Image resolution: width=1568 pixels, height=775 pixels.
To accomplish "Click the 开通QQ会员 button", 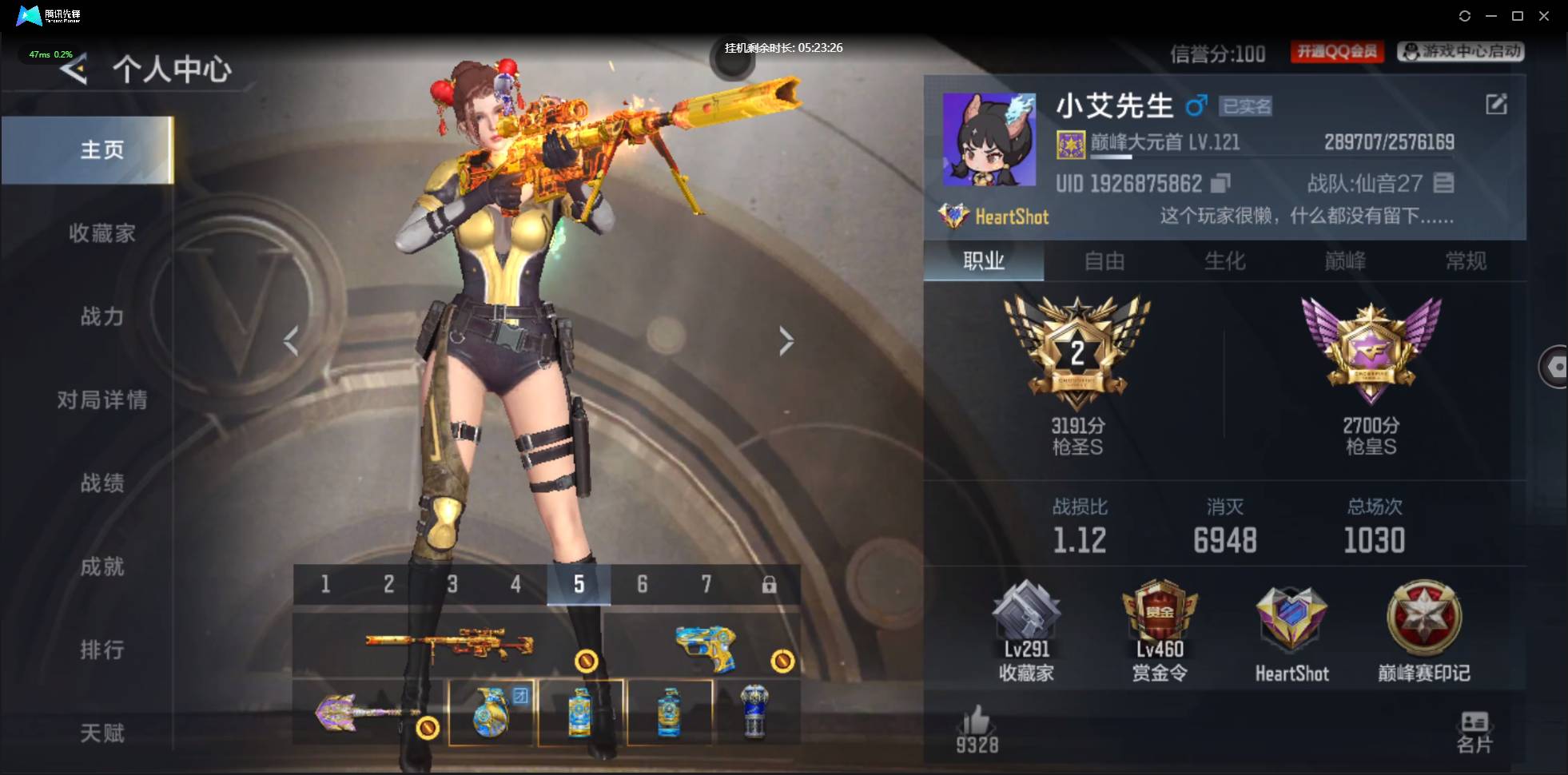I will (x=1337, y=51).
